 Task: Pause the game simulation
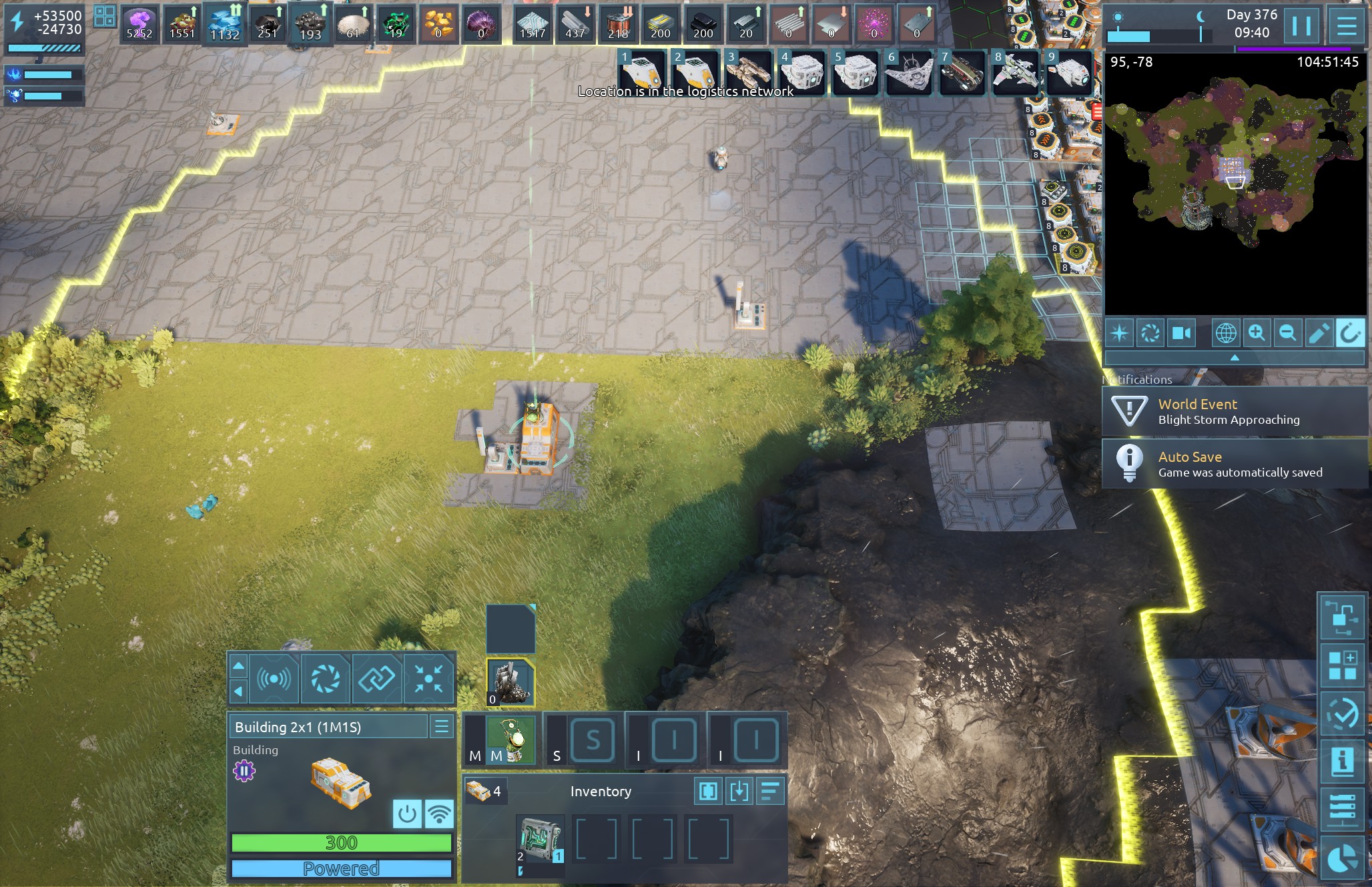tap(1301, 27)
